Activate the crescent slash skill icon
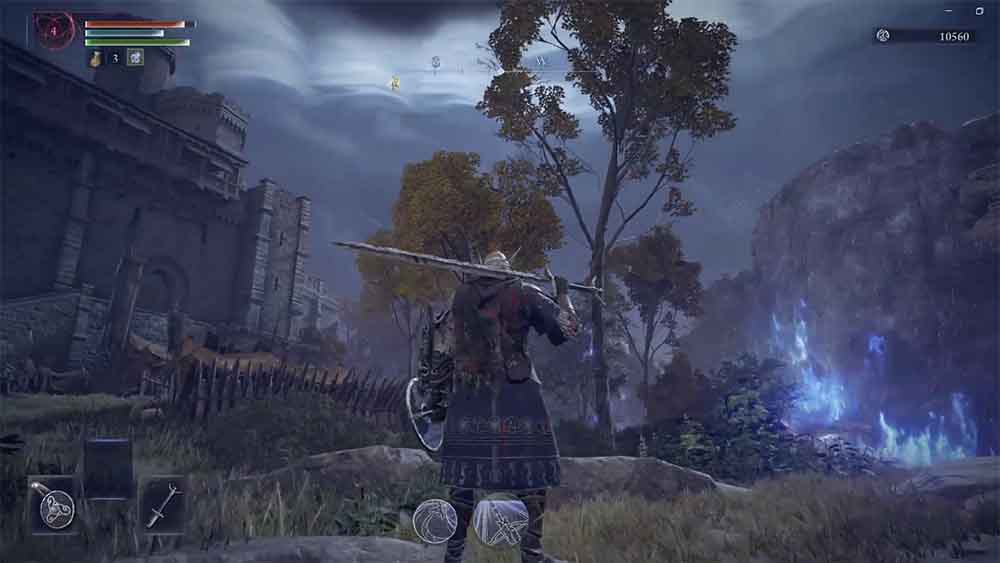Screen dimensions: 1000x563 tap(435, 520)
